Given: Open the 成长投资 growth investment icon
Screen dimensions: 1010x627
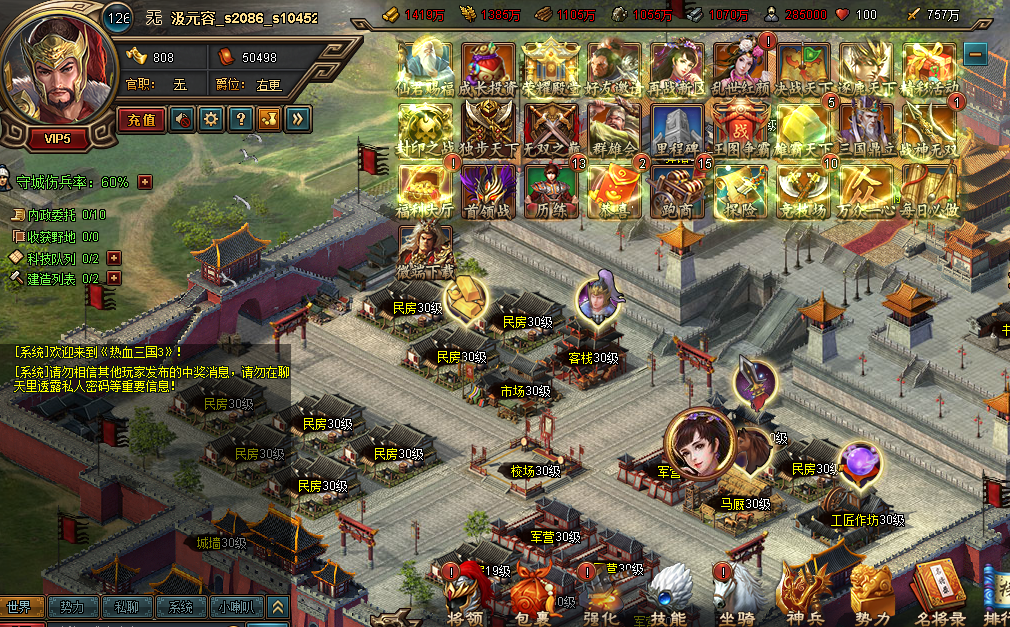Looking at the screenshot, I should pos(488,66).
